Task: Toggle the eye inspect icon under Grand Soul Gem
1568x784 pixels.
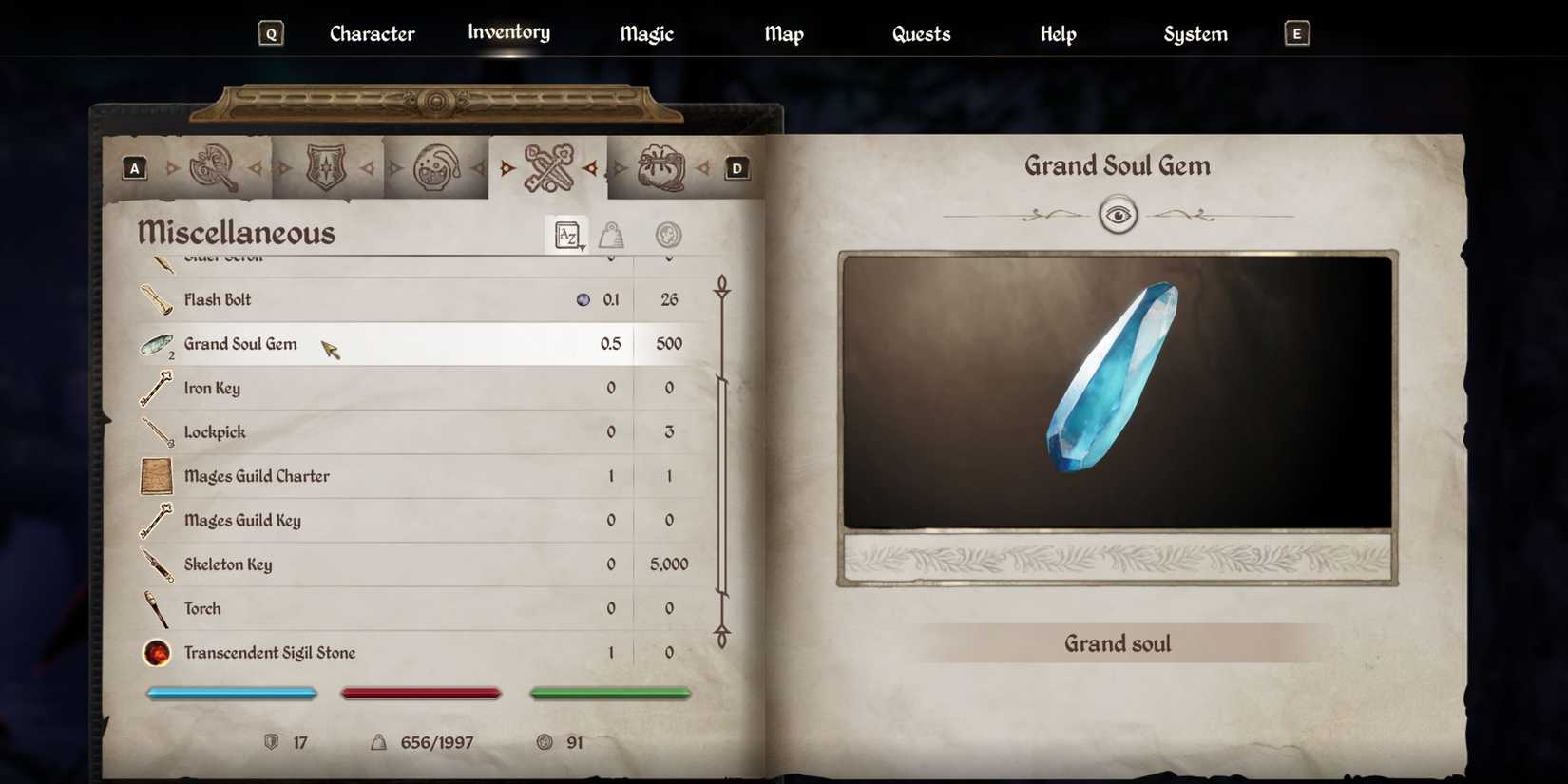Action: (x=1118, y=214)
